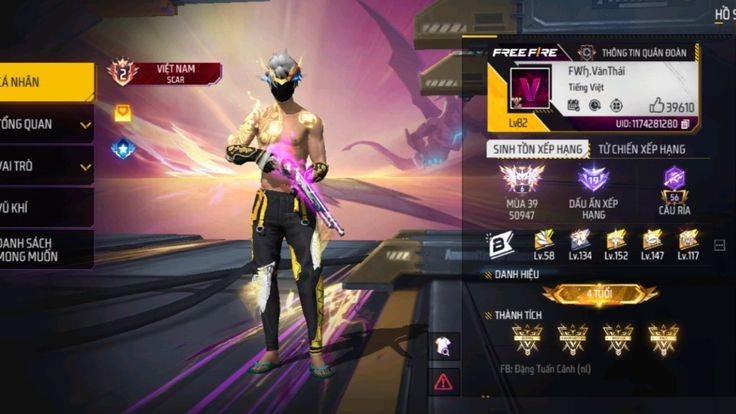Open the Thông Tin Quân Đoàn guild info
Image resolution: width=736 pixels, height=414 pixels.
click(x=636, y=52)
